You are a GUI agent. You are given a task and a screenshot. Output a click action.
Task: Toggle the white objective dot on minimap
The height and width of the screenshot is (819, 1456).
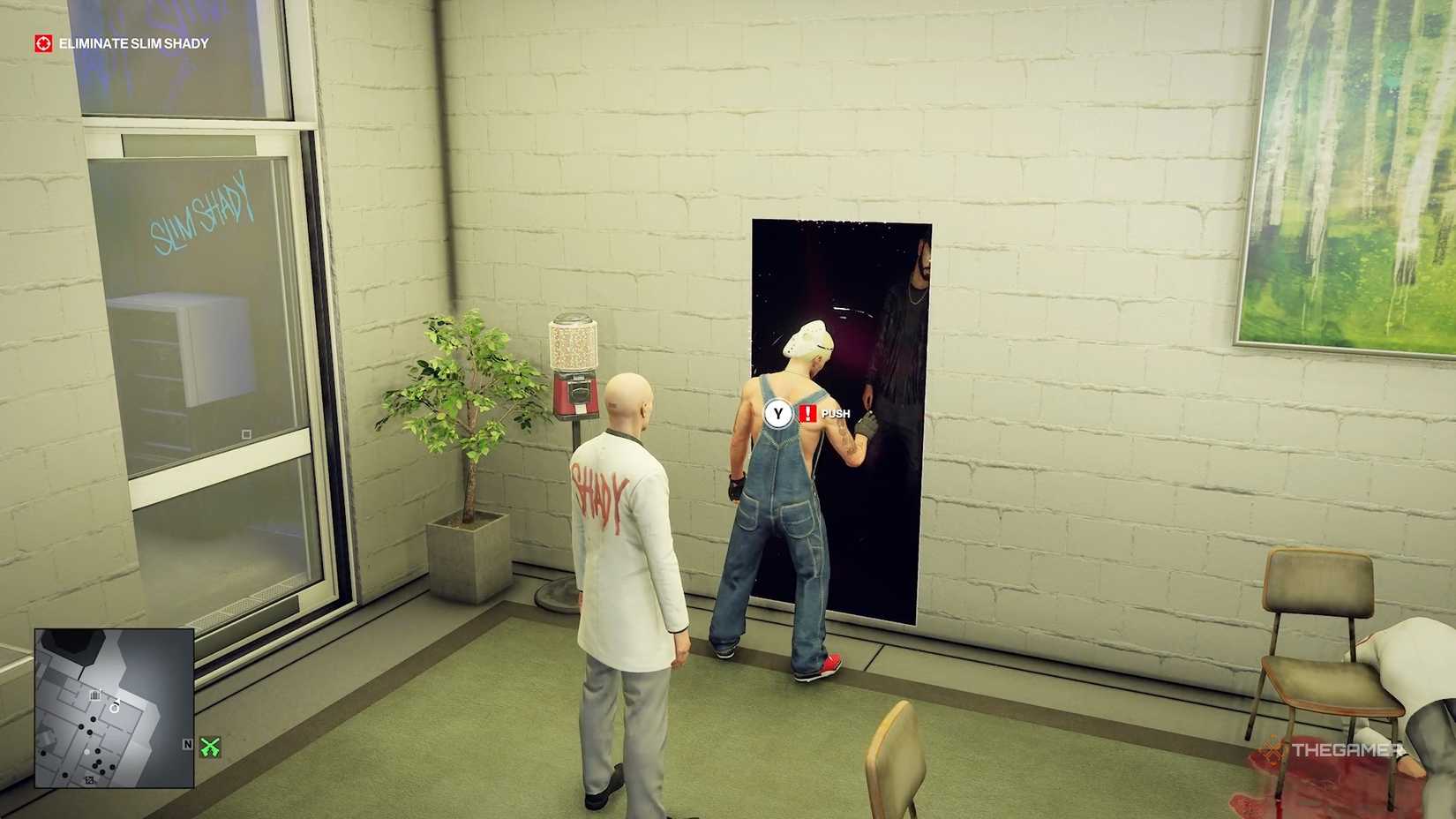(x=86, y=751)
